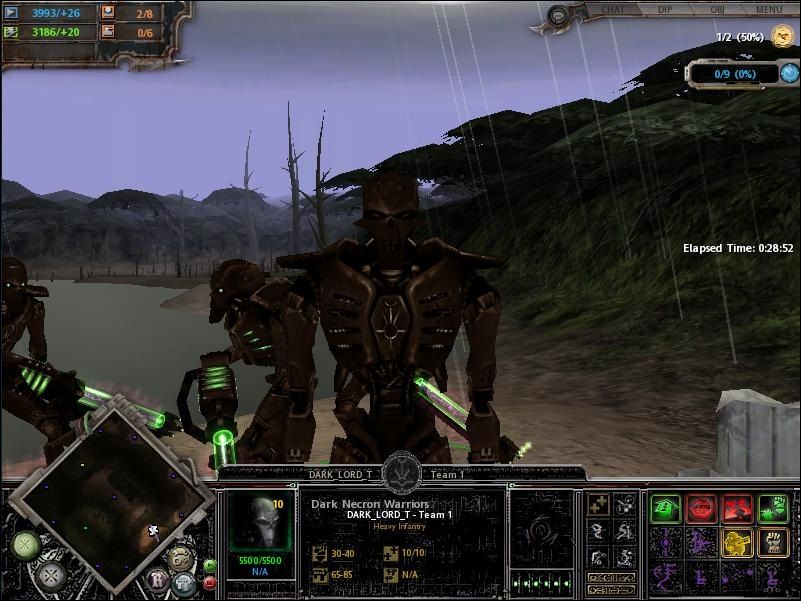This screenshot has width=801, height=601.
Task: Show the OBJ objectives list
Action: (x=718, y=10)
